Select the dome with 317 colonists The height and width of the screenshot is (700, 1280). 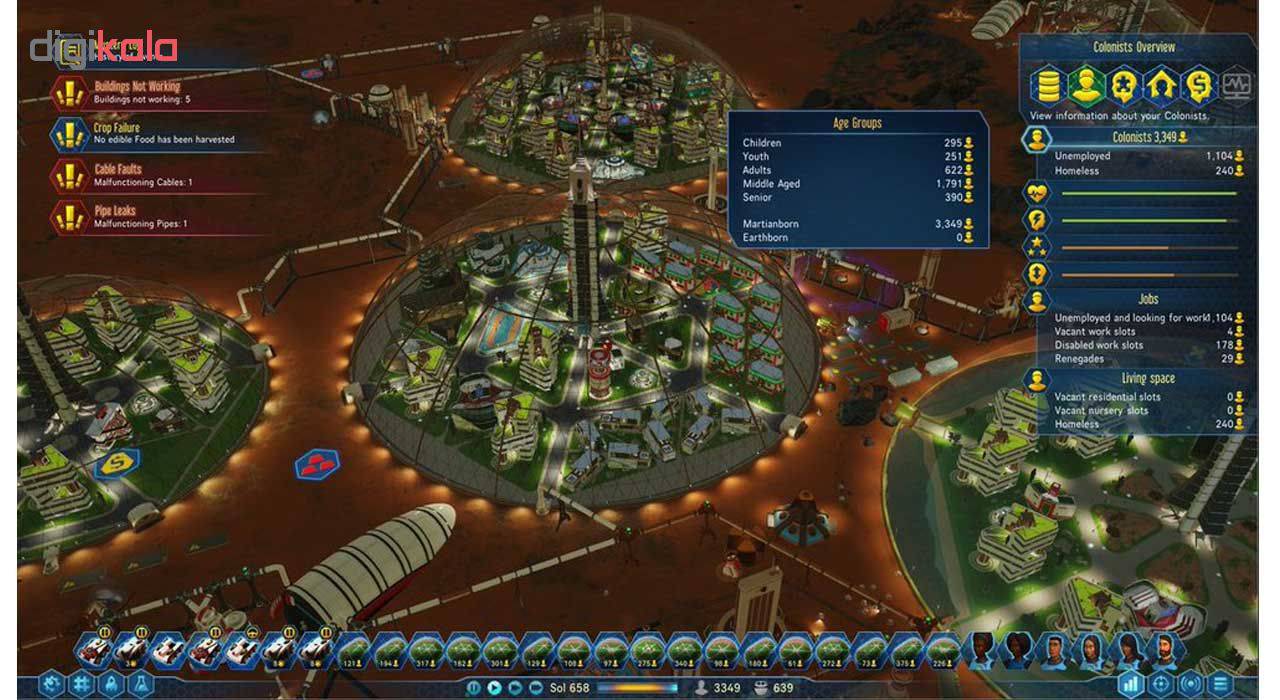(424, 652)
